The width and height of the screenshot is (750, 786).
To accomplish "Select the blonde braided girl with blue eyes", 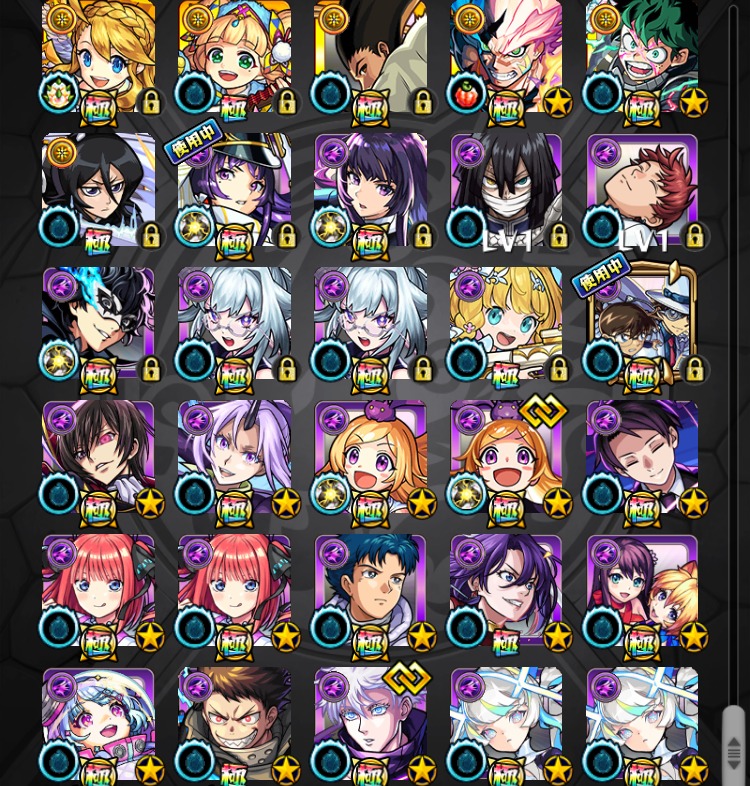I will click(98, 57).
